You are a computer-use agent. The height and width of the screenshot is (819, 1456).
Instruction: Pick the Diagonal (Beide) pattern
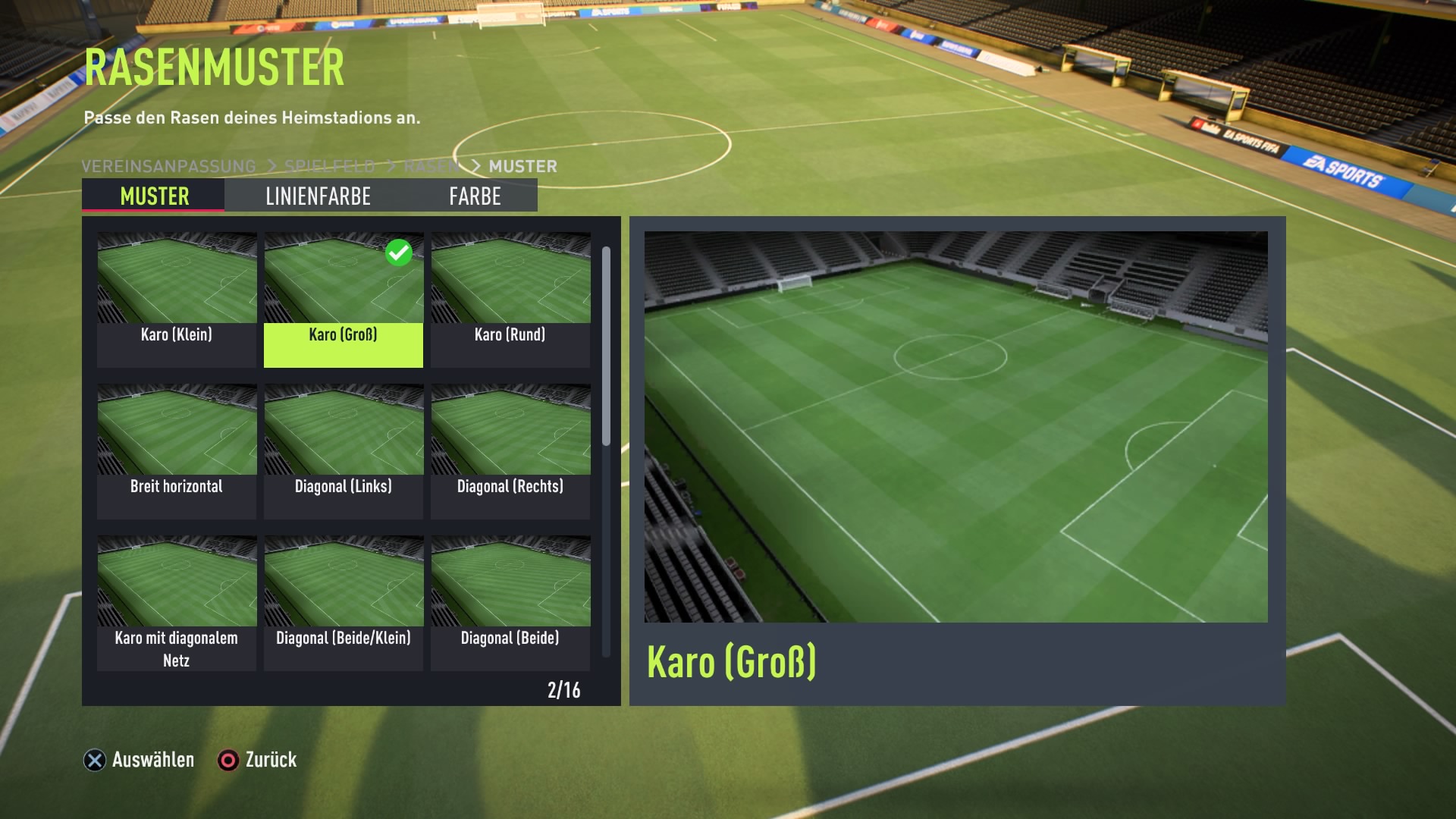[x=510, y=602]
